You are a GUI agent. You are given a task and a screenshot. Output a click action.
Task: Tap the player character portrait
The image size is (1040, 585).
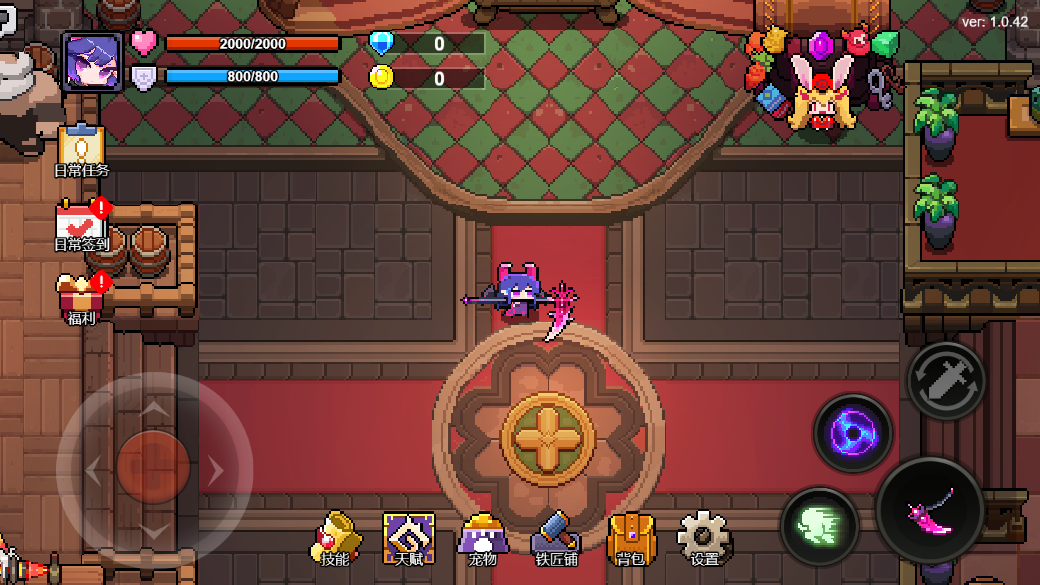click(92, 62)
